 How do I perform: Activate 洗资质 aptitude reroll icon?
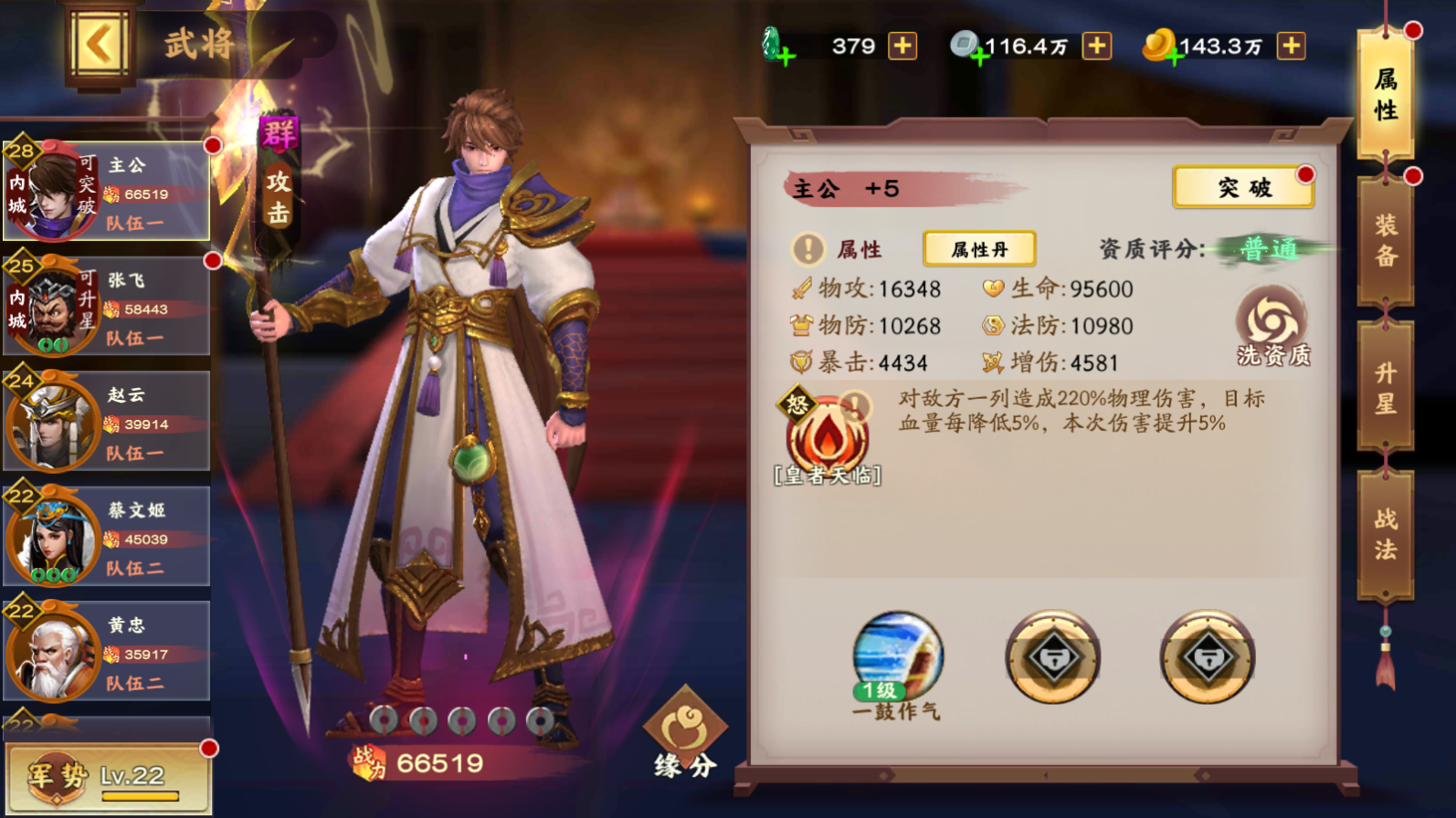(1272, 326)
